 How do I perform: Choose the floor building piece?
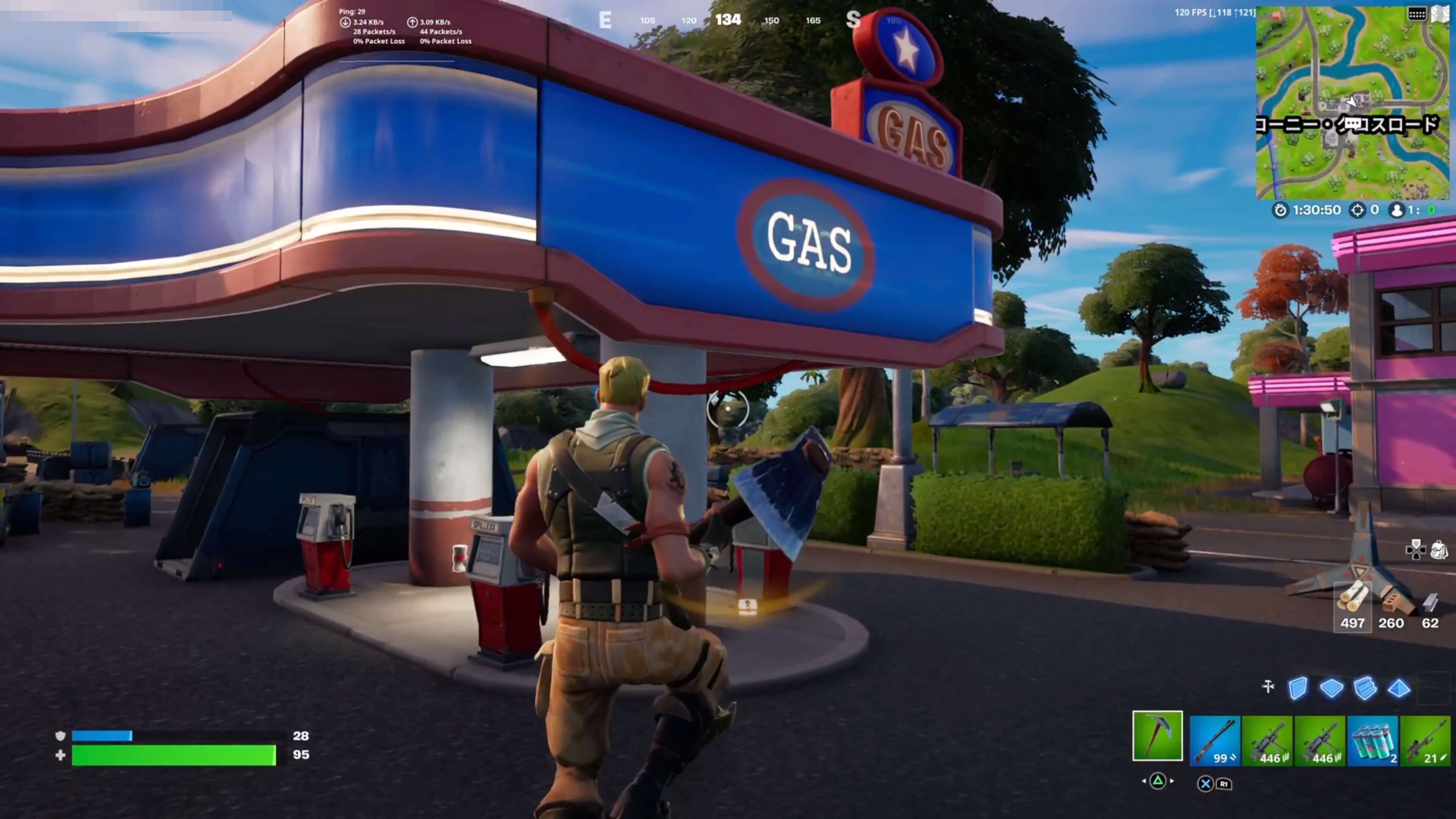coord(1331,689)
